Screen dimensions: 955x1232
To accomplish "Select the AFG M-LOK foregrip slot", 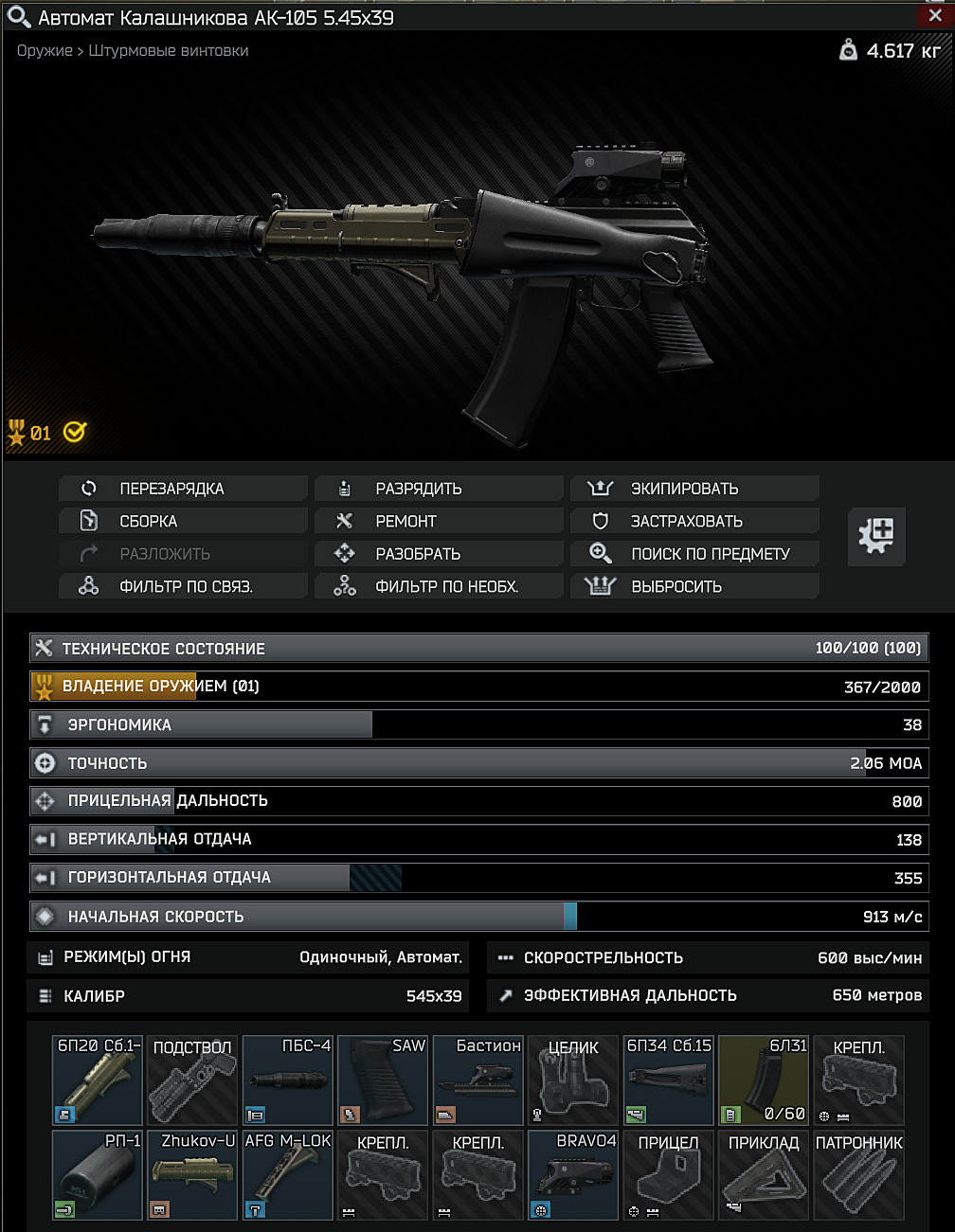I will 287,1175.
